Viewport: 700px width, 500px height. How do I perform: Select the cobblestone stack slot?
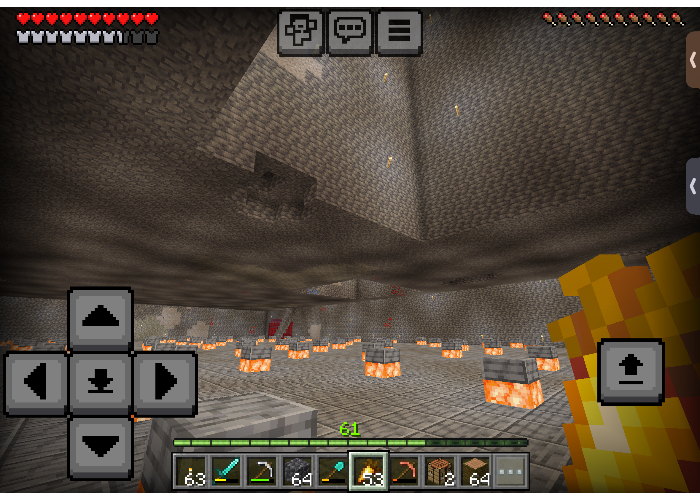coord(299,471)
